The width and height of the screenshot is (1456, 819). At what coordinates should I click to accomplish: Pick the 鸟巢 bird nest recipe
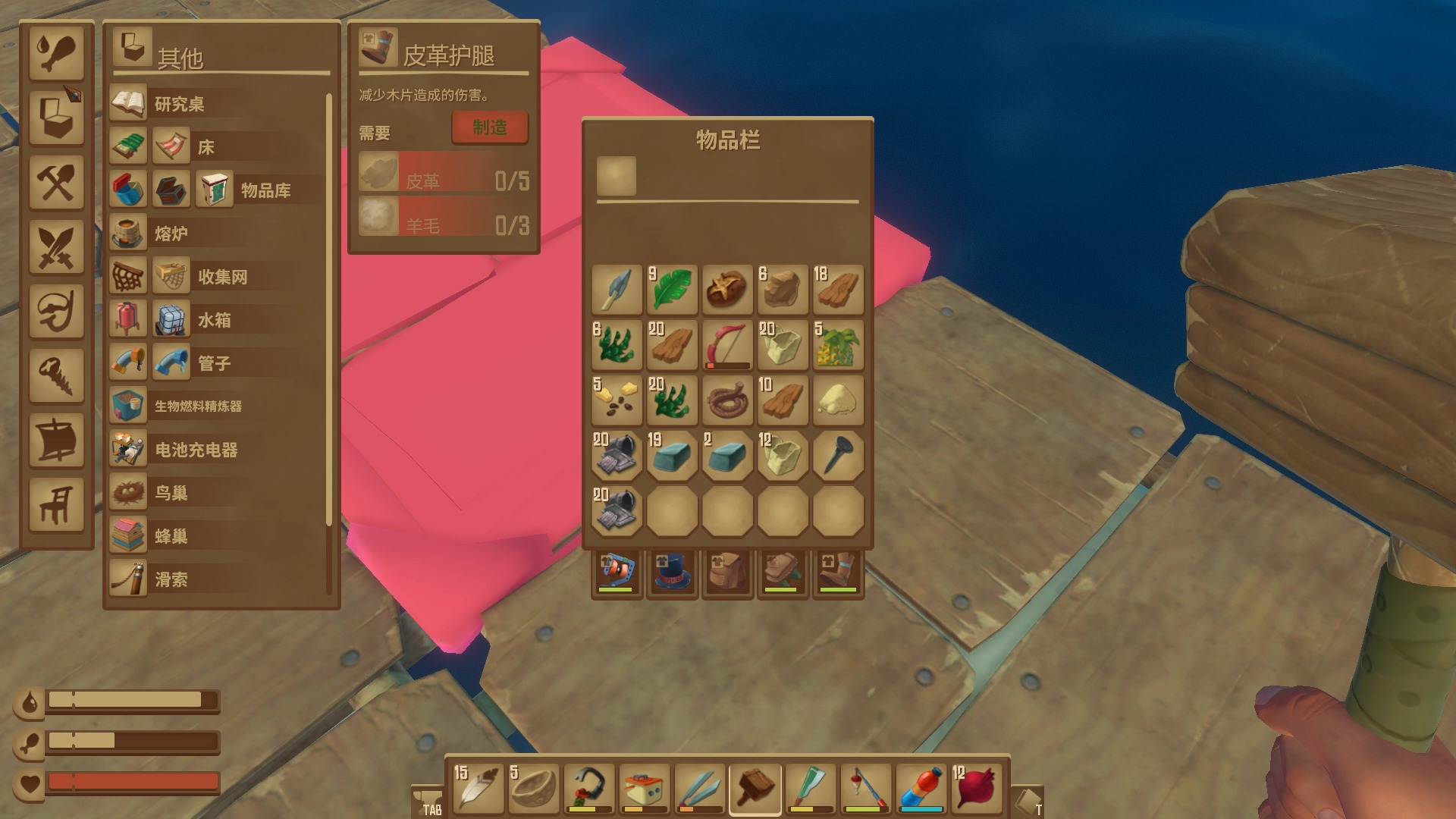(171, 493)
